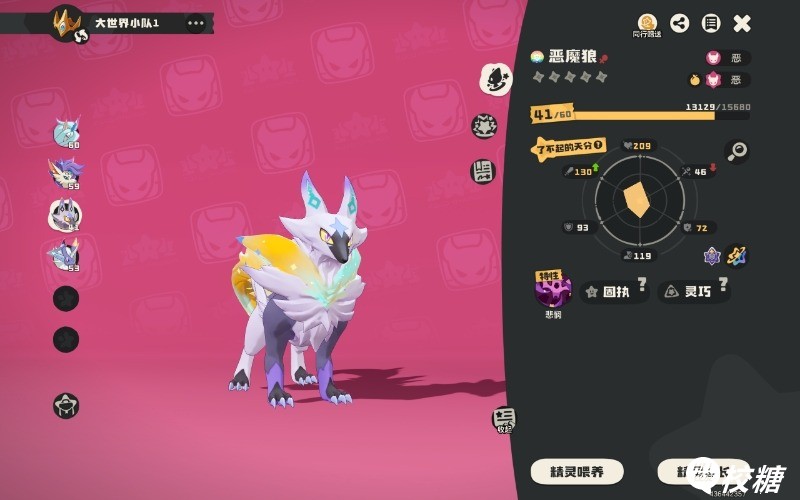Show info for 了不起的天分 talent label

tap(569, 148)
